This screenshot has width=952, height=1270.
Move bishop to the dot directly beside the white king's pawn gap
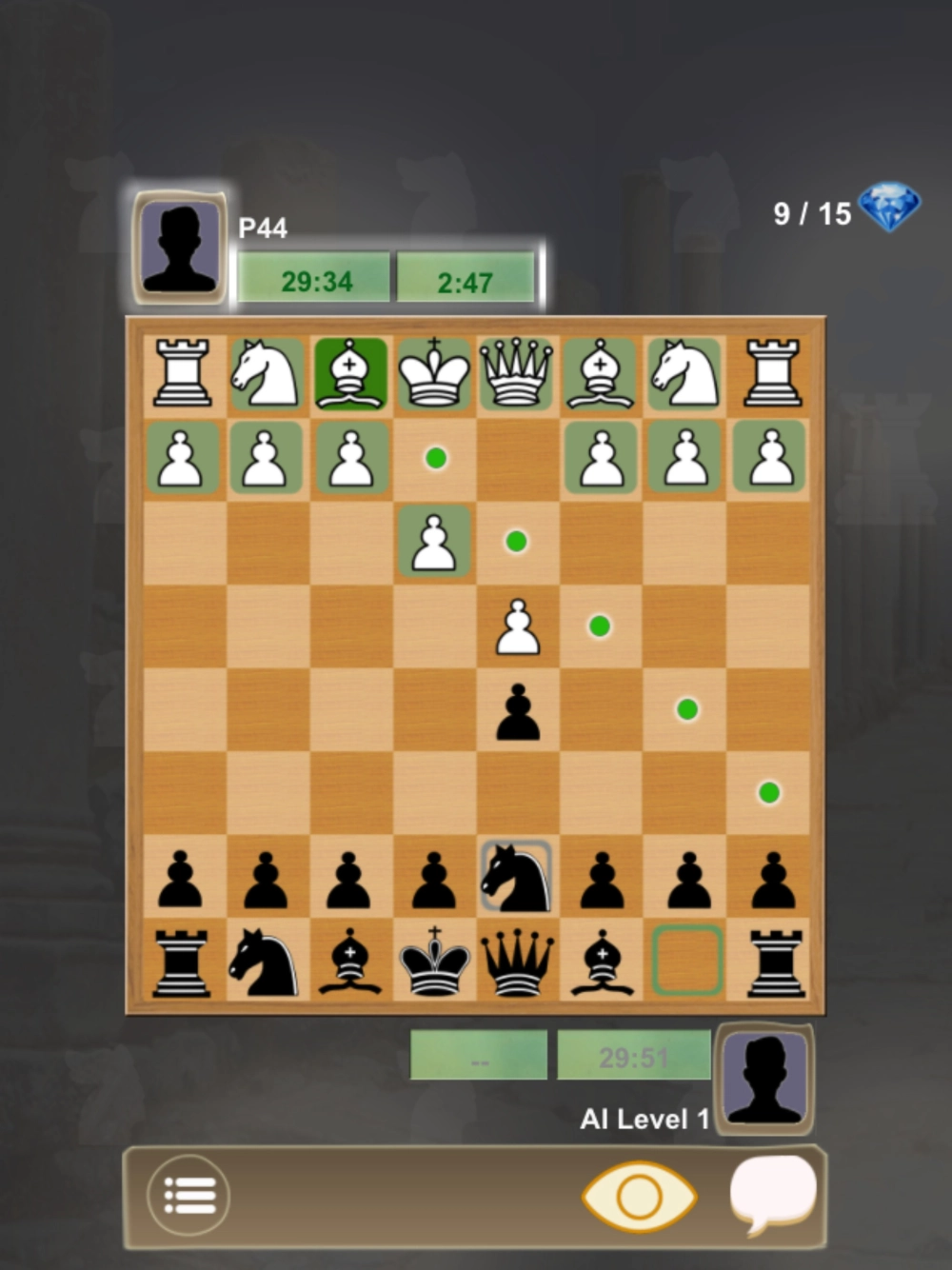tap(435, 459)
